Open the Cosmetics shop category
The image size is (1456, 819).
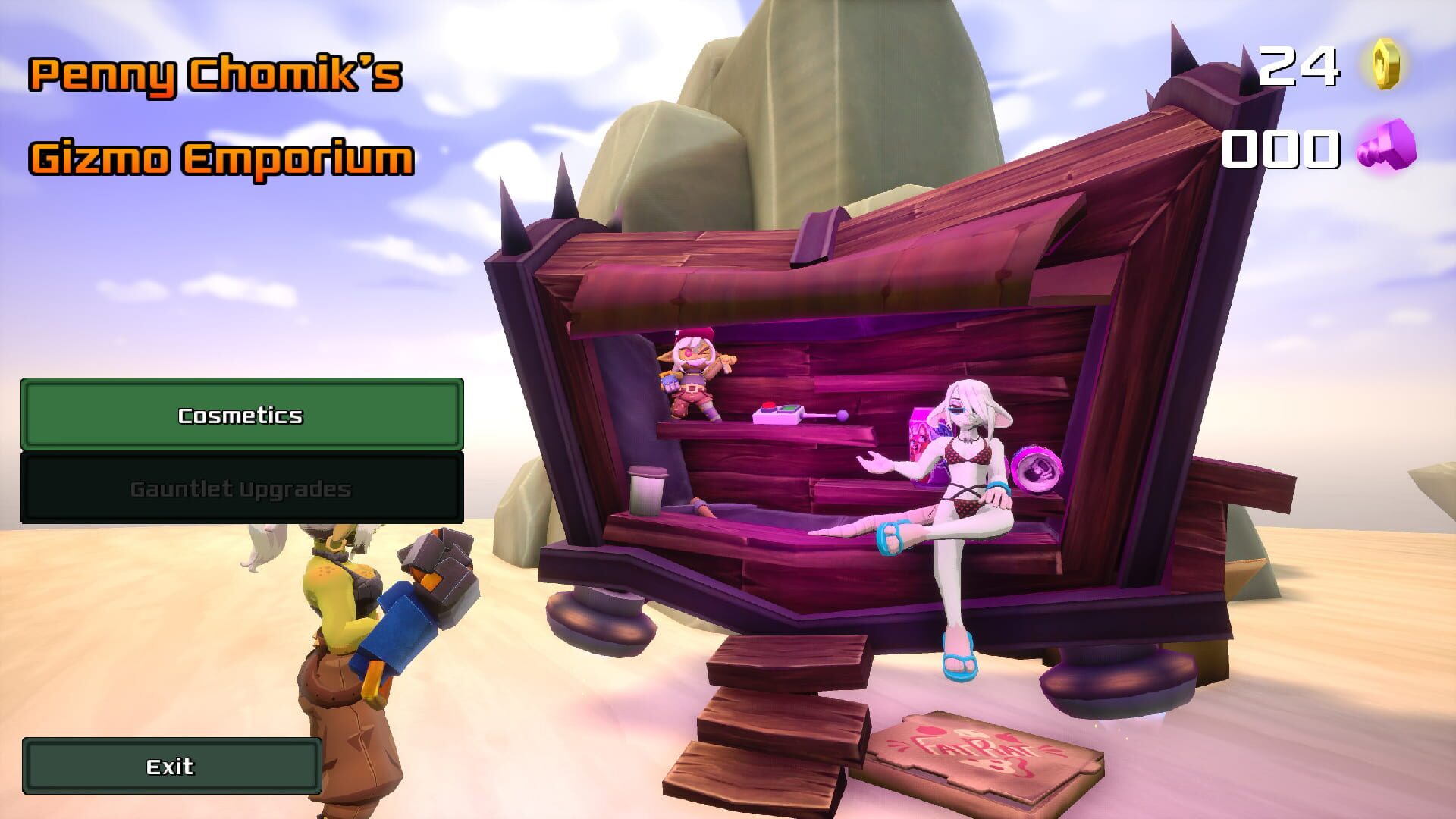coord(243,416)
